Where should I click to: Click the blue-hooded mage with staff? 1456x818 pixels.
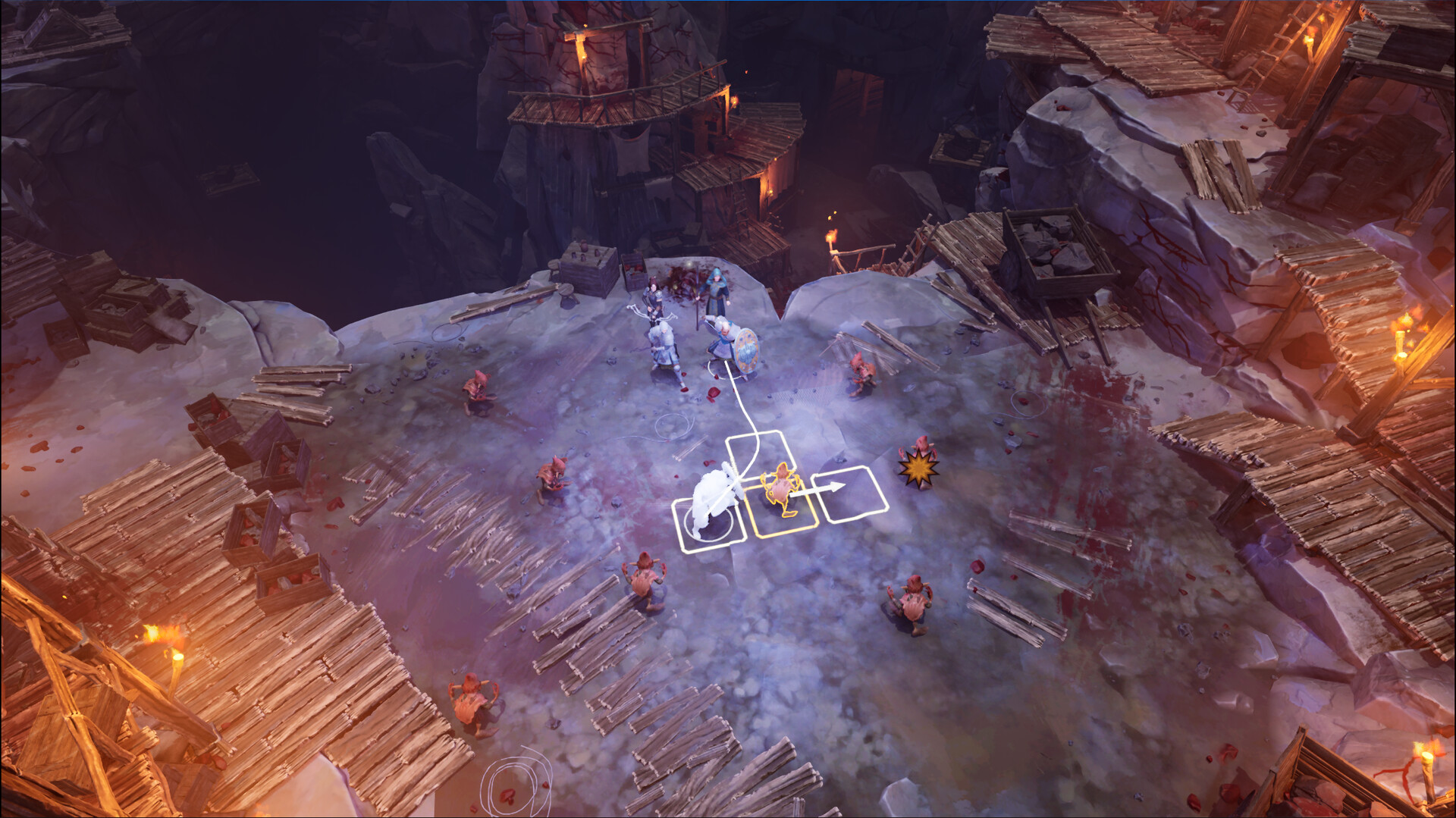tap(717, 291)
